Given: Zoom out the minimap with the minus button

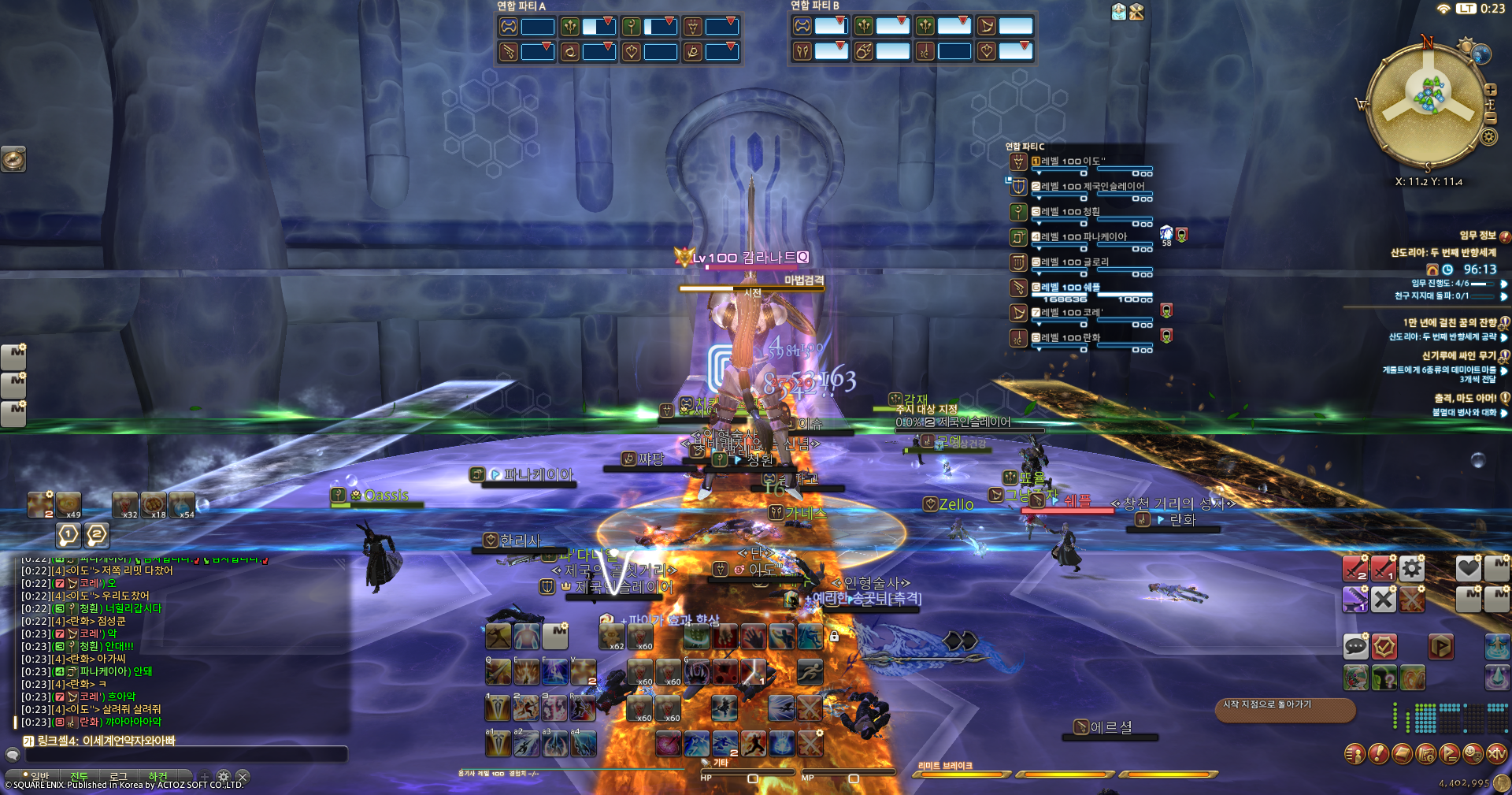Looking at the screenshot, I should click(1490, 118).
